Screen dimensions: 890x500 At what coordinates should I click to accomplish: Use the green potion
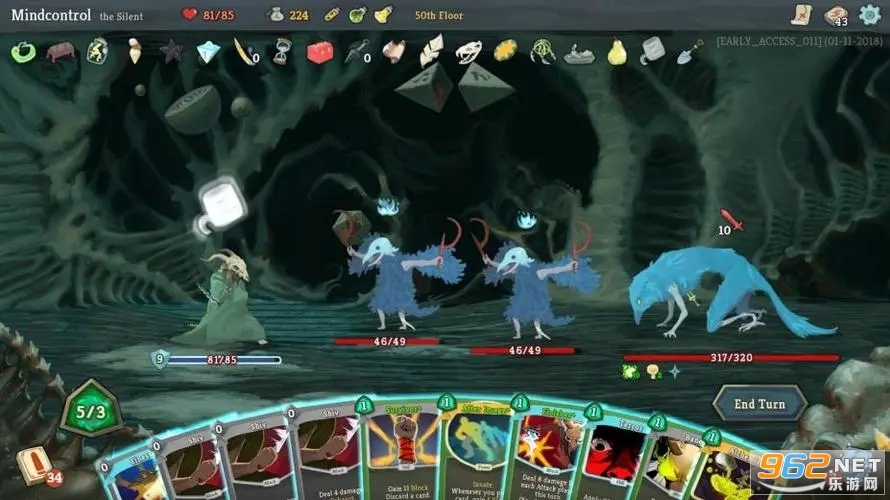(357, 15)
